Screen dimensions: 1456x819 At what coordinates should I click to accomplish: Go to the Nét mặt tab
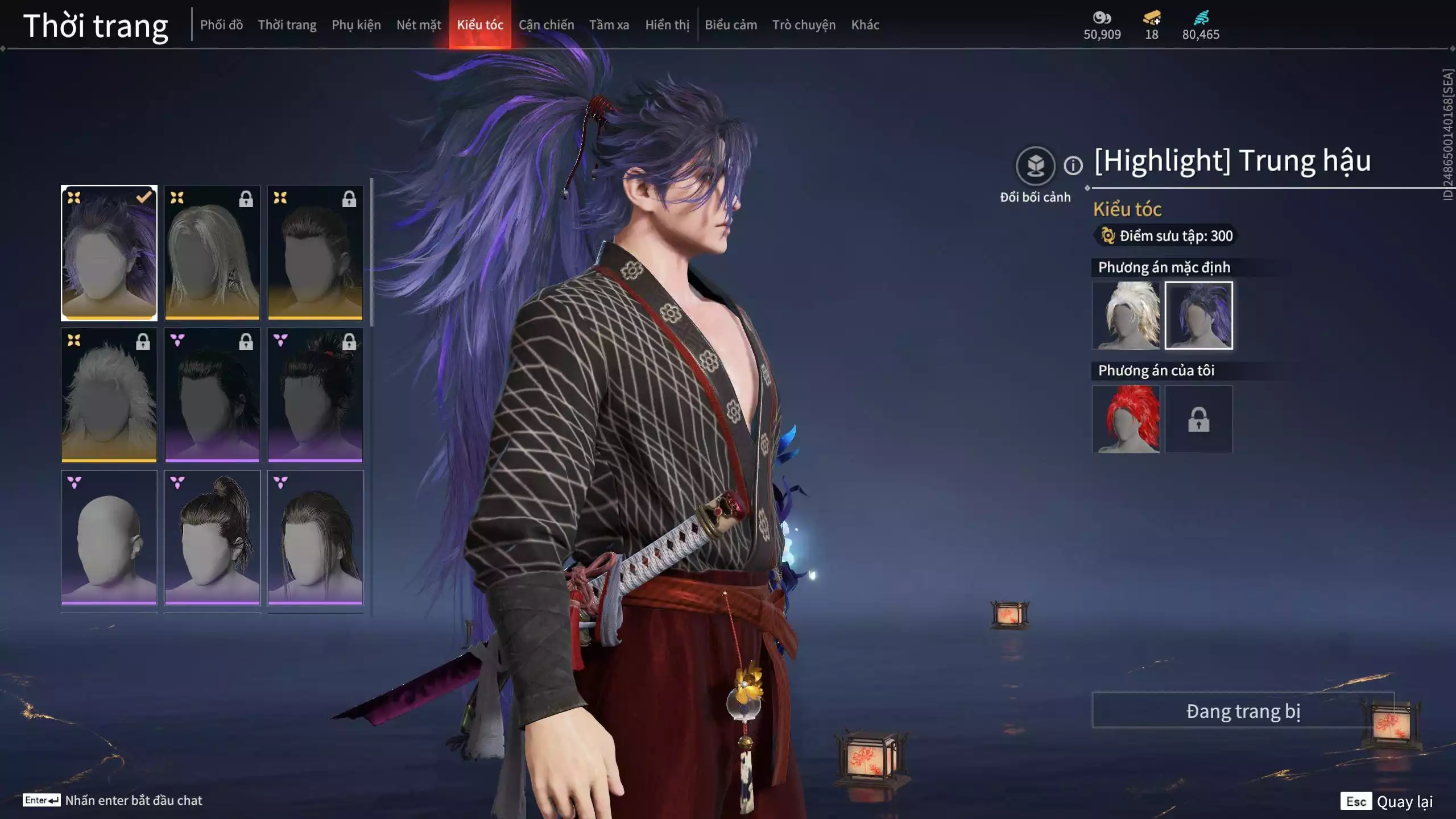pyautogui.click(x=419, y=24)
